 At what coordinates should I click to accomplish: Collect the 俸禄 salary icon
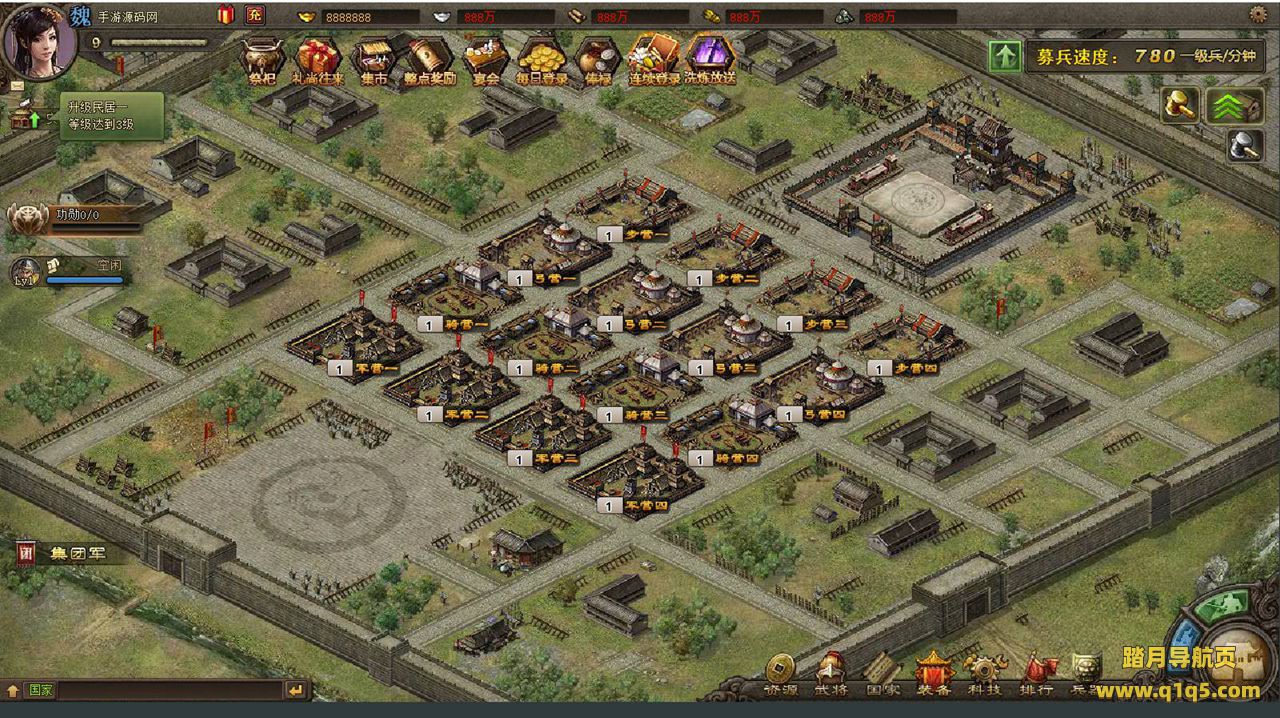597,59
